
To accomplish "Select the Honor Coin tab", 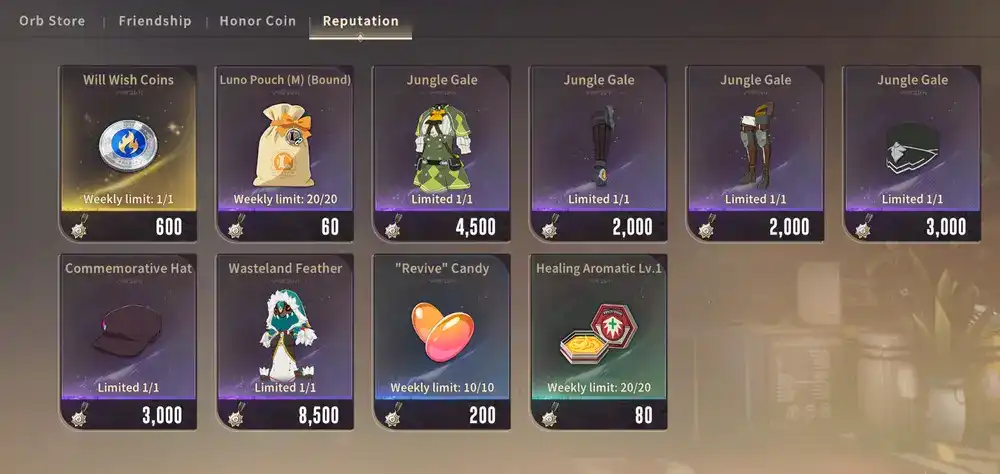I will pyautogui.click(x=258, y=21).
